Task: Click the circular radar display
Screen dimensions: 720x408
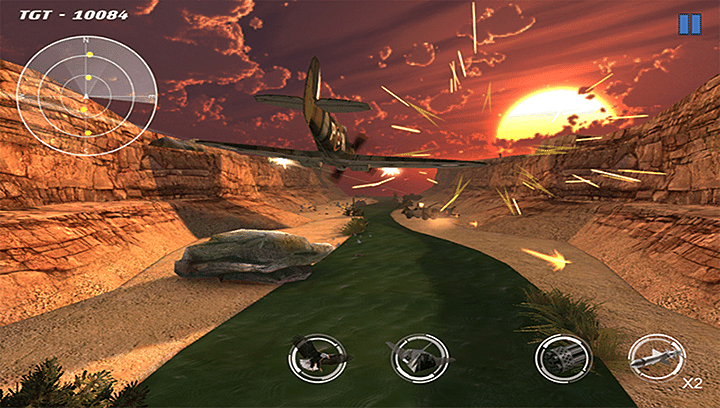Action: (87, 96)
